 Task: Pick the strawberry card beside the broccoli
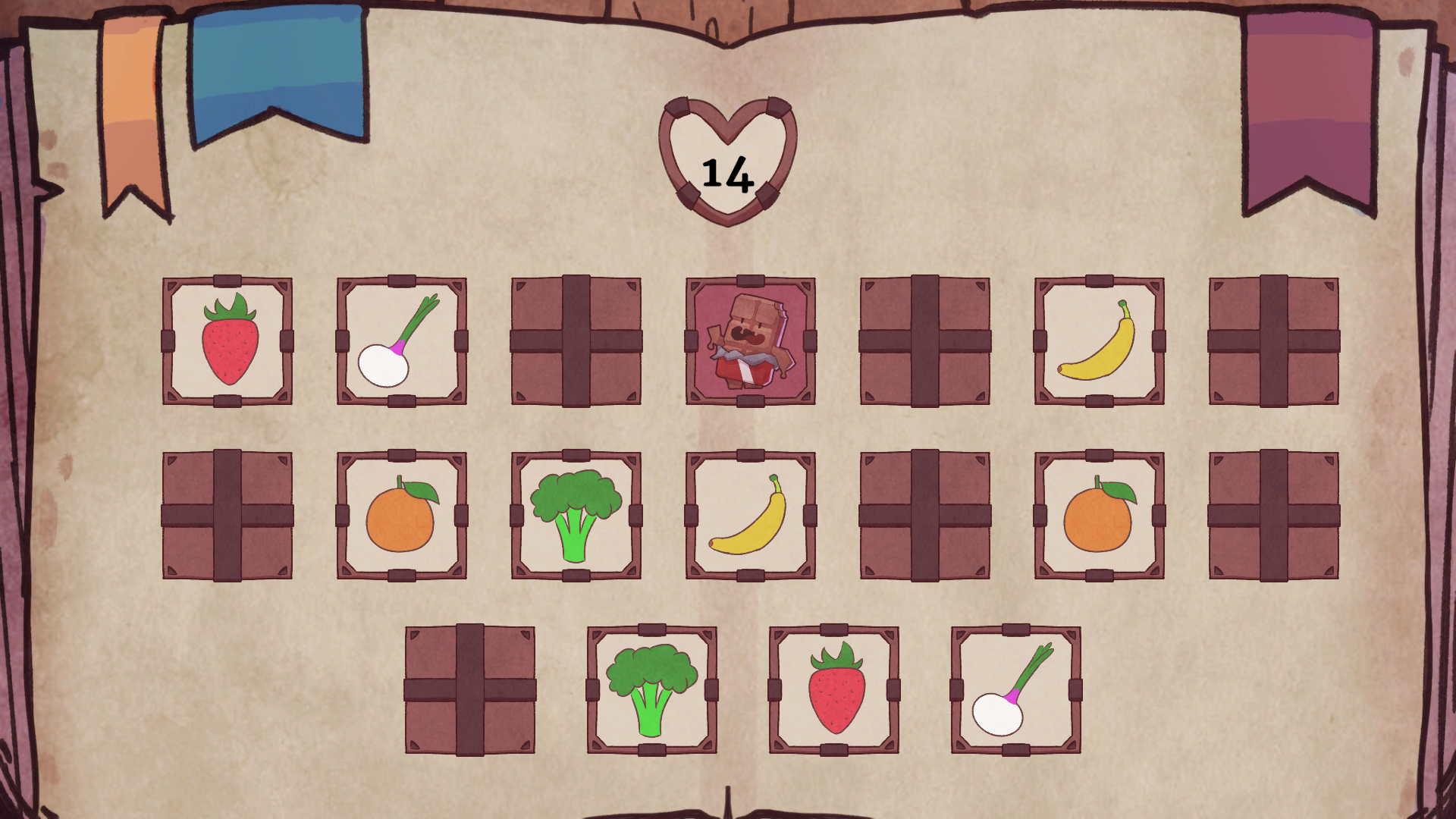click(834, 690)
